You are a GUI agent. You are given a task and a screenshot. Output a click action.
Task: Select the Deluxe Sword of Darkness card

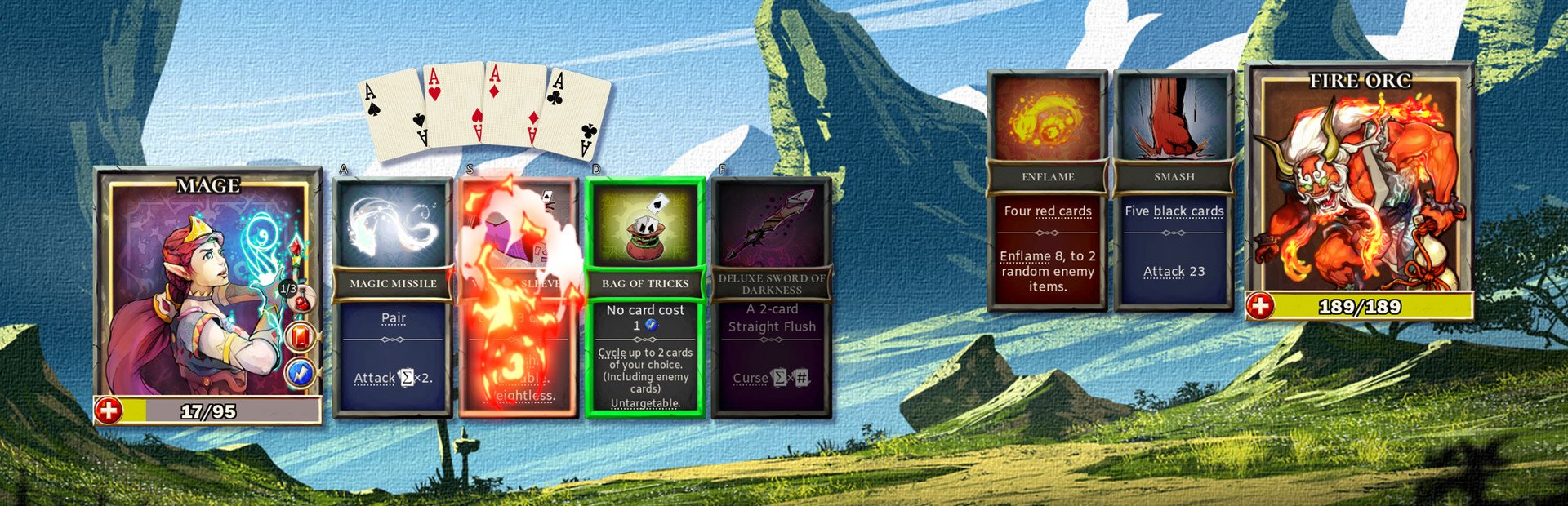pos(772,298)
